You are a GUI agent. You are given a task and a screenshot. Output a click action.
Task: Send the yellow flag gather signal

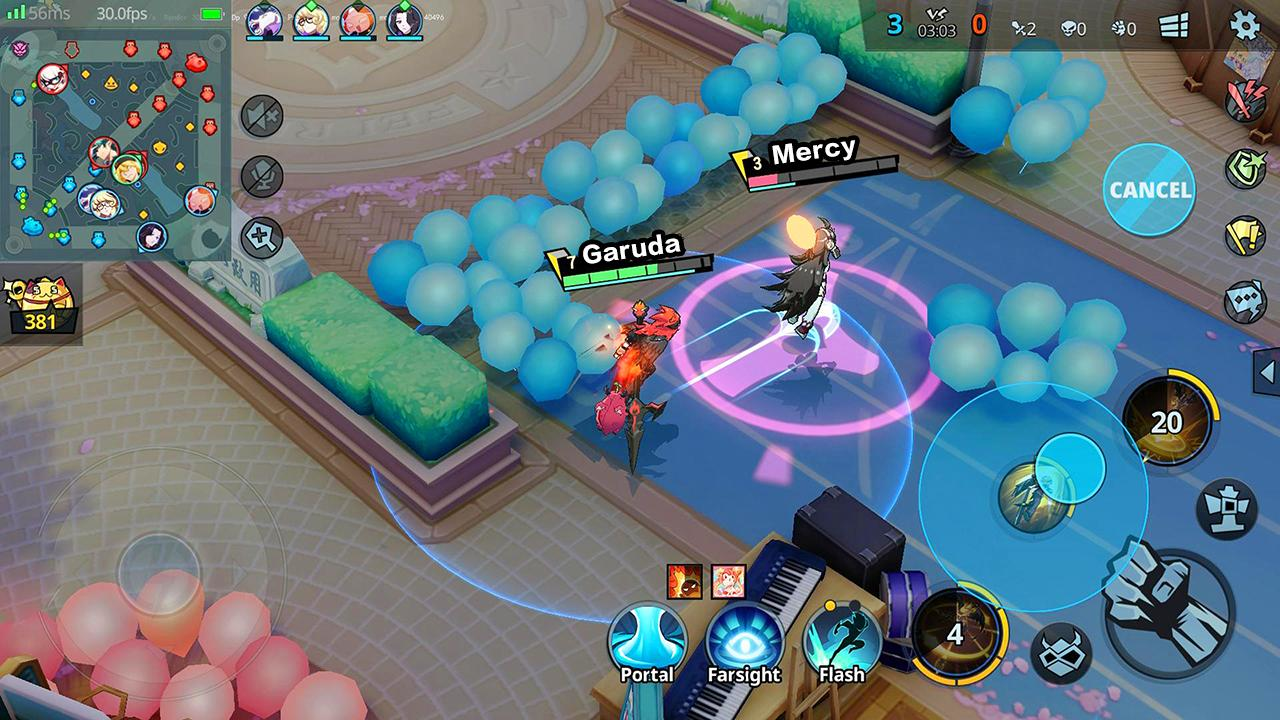[1246, 235]
